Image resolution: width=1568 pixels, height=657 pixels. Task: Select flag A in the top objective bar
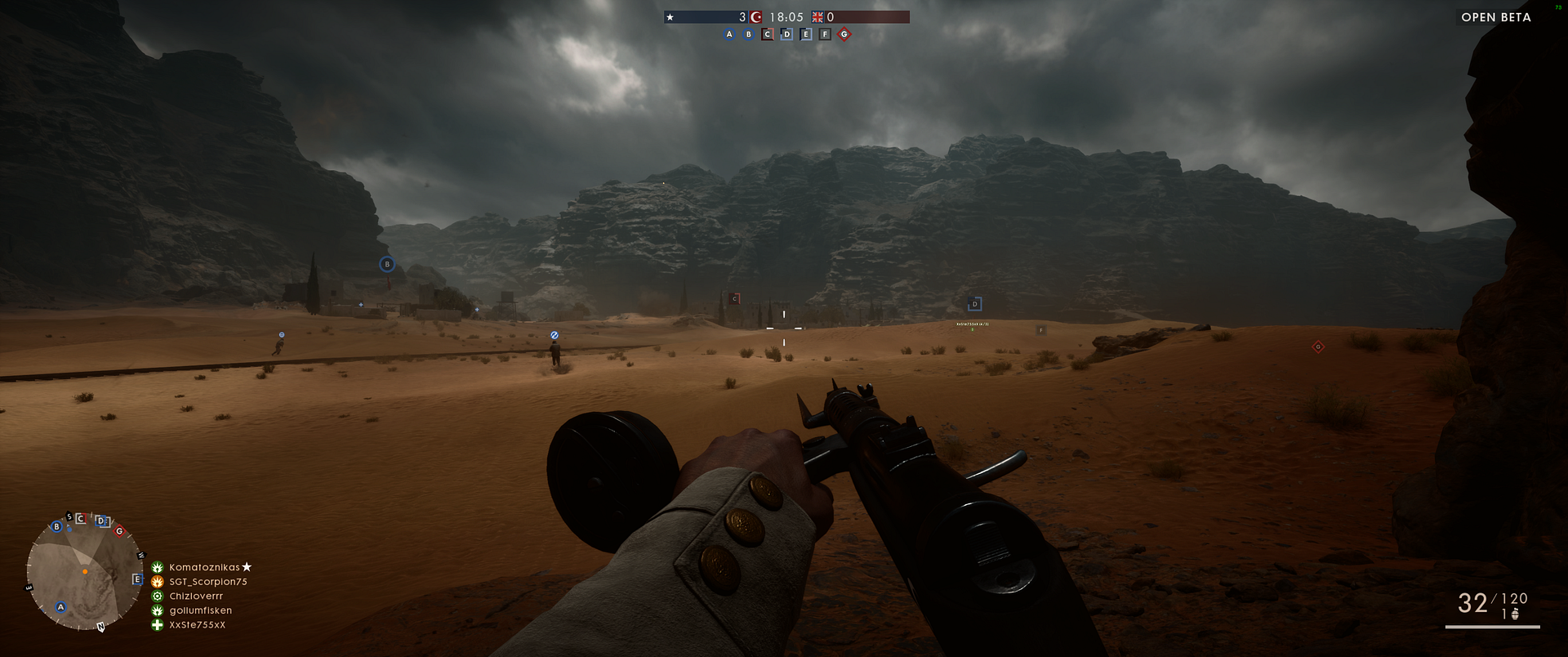click(729, 34)
